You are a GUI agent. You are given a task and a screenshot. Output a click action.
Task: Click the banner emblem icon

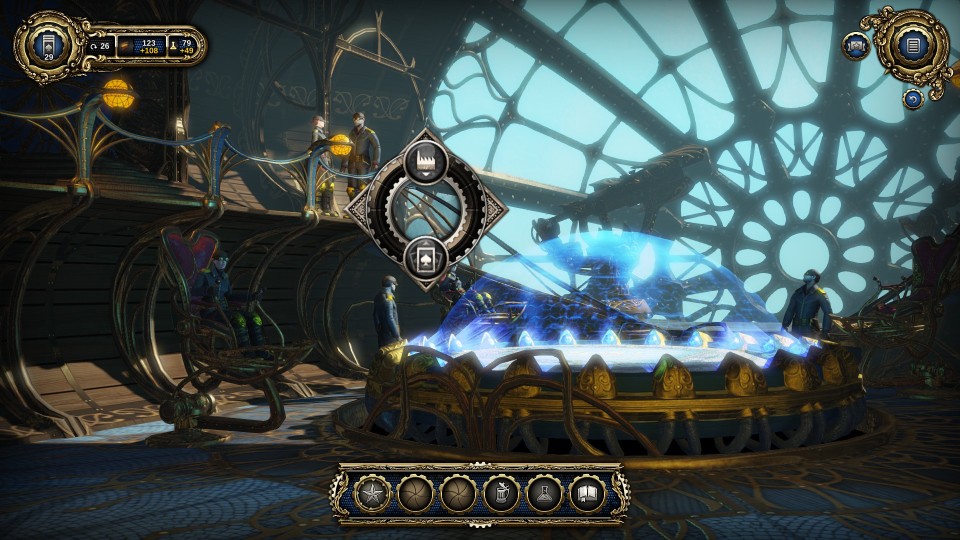tap(856, 46)
